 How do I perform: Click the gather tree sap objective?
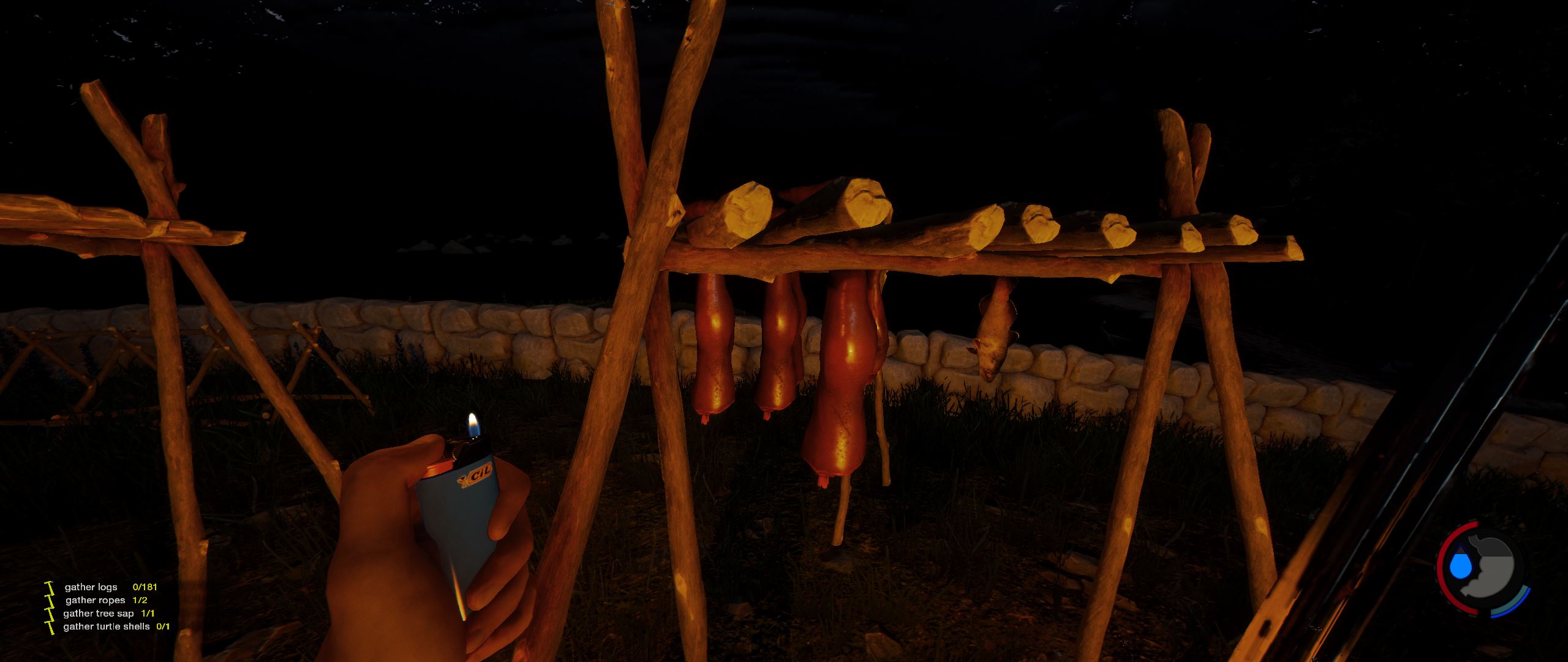point(98,613)
